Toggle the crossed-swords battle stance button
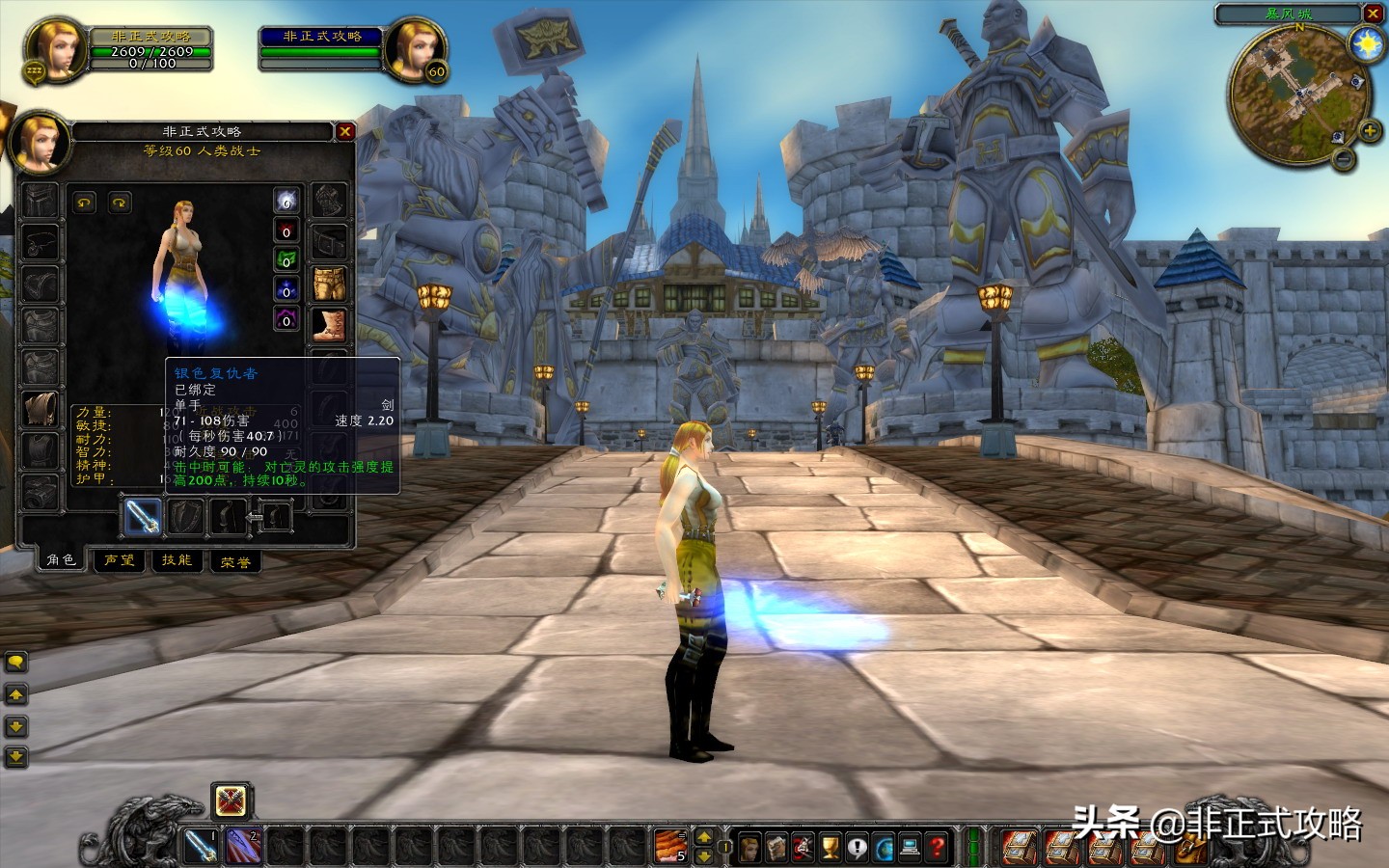 click(231, 801)
